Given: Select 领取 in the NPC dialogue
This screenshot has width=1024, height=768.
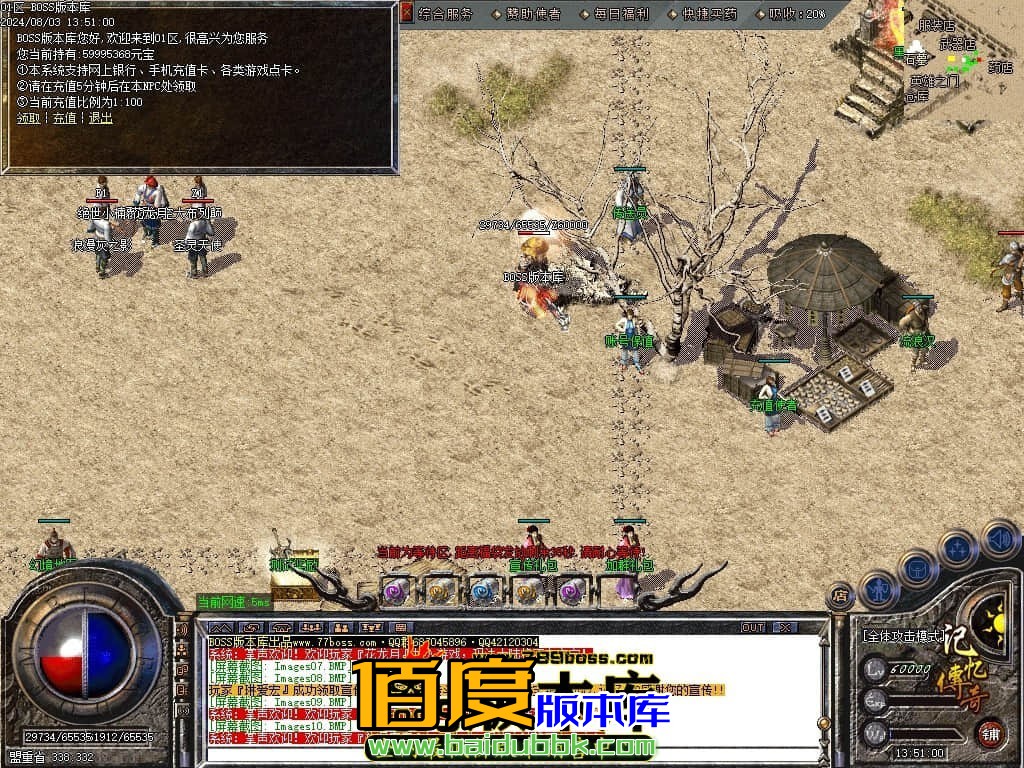Looking at the screenshot, I should (x=28, y=118).
